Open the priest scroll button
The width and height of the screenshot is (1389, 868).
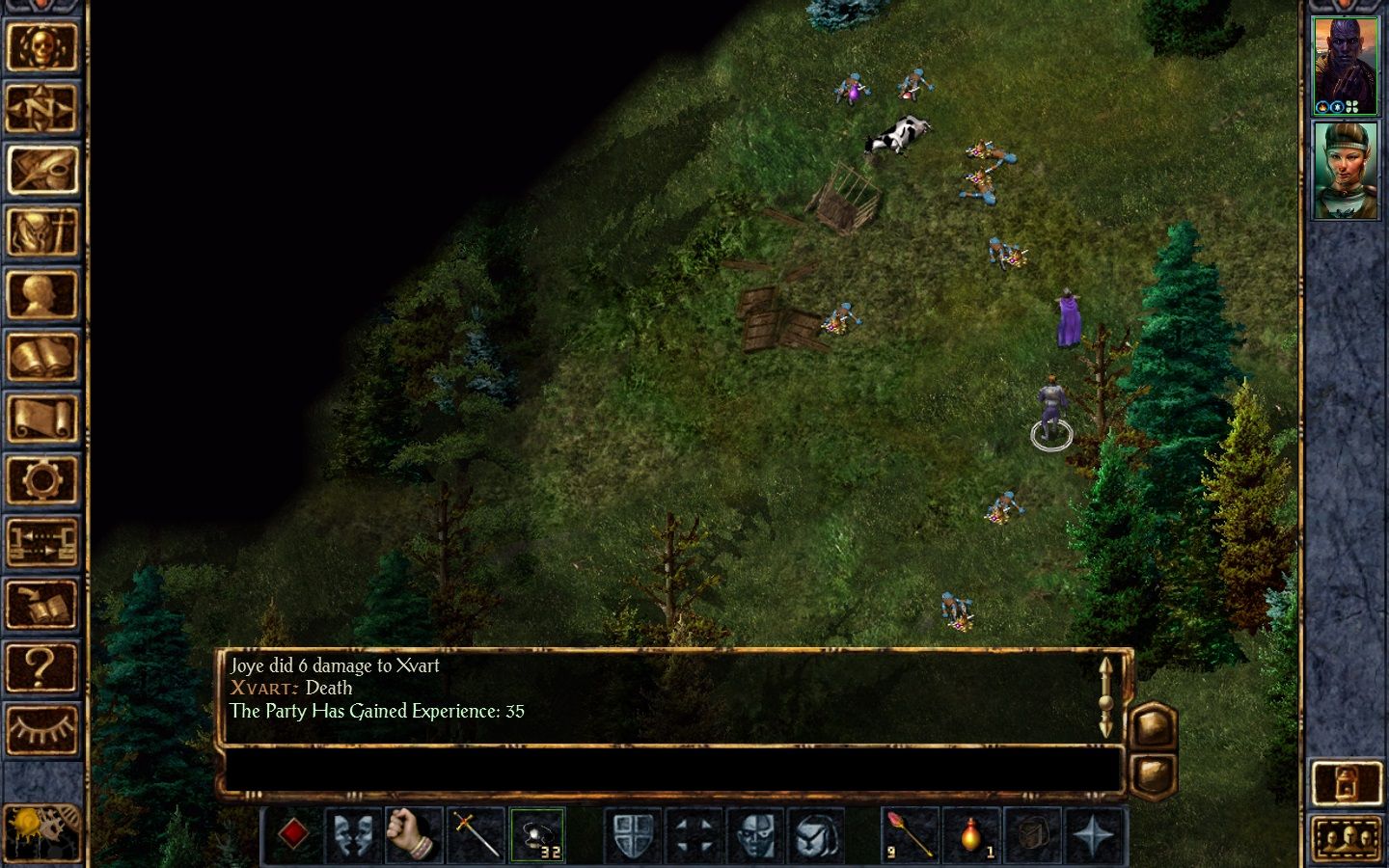pos(41,419)
